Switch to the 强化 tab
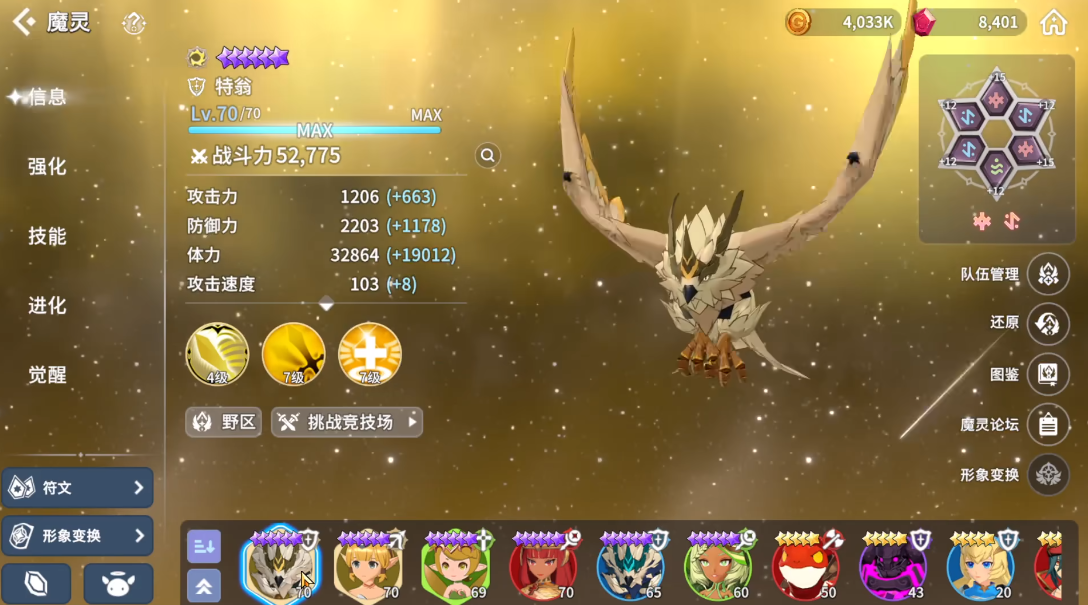This screenshot has height=605, width=1088. point(47,166)
